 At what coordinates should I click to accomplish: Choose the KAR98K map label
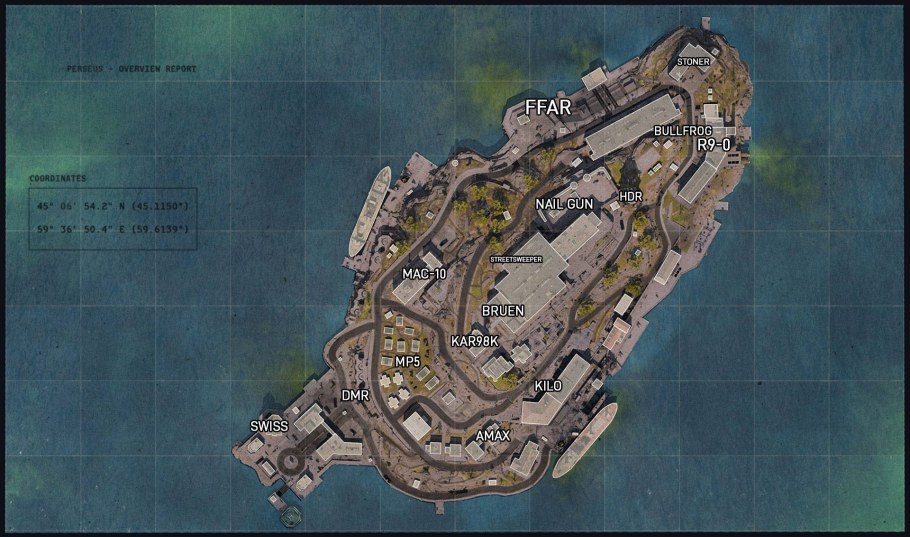point(474,341)
